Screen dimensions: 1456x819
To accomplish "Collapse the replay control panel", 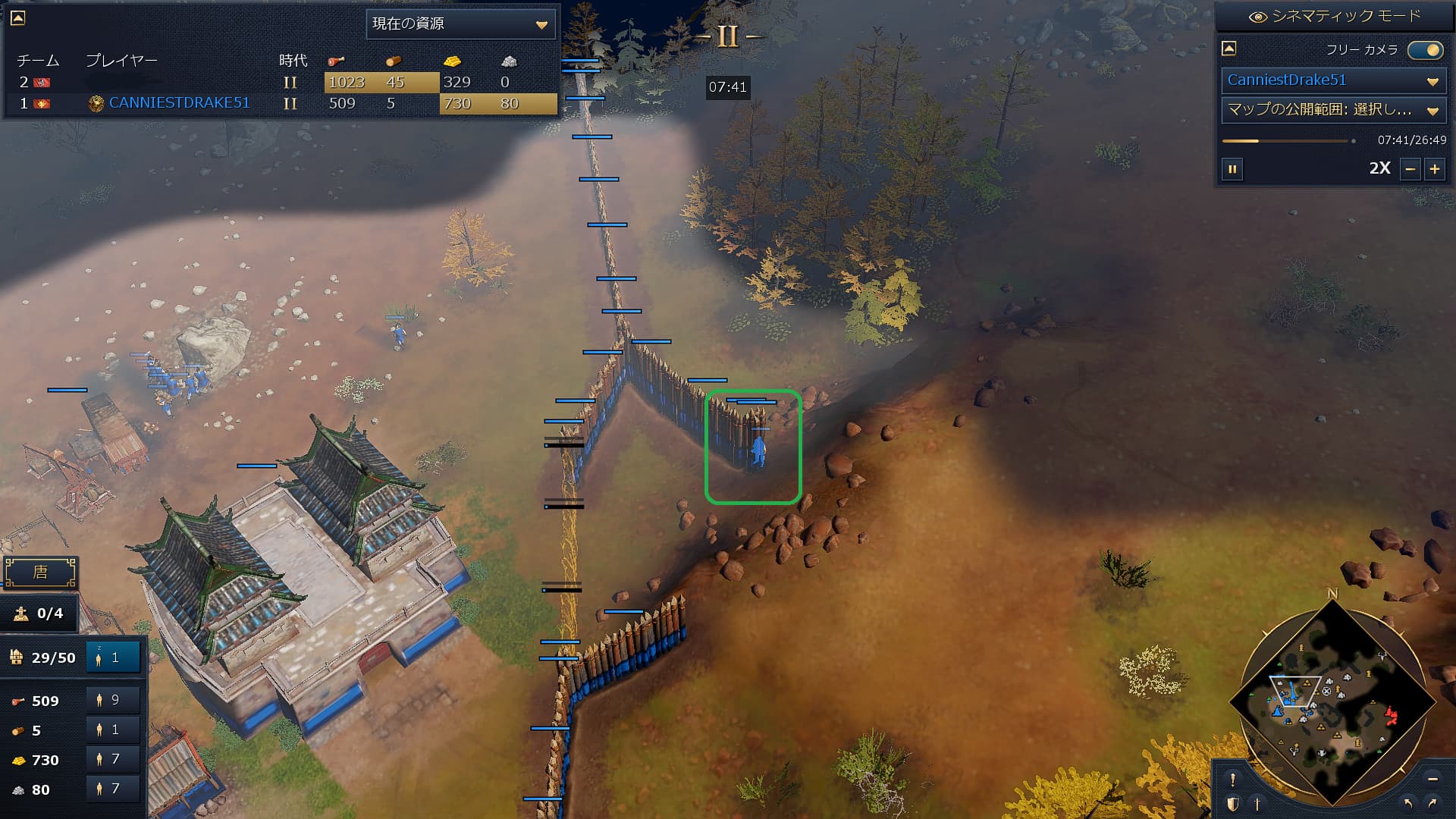I will click(1229, 49).
